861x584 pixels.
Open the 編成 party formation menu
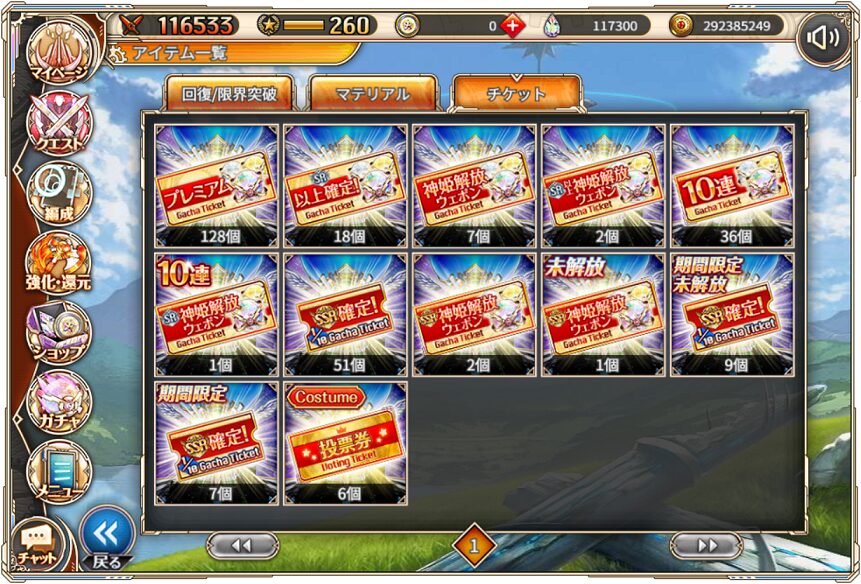pos(60,192)
